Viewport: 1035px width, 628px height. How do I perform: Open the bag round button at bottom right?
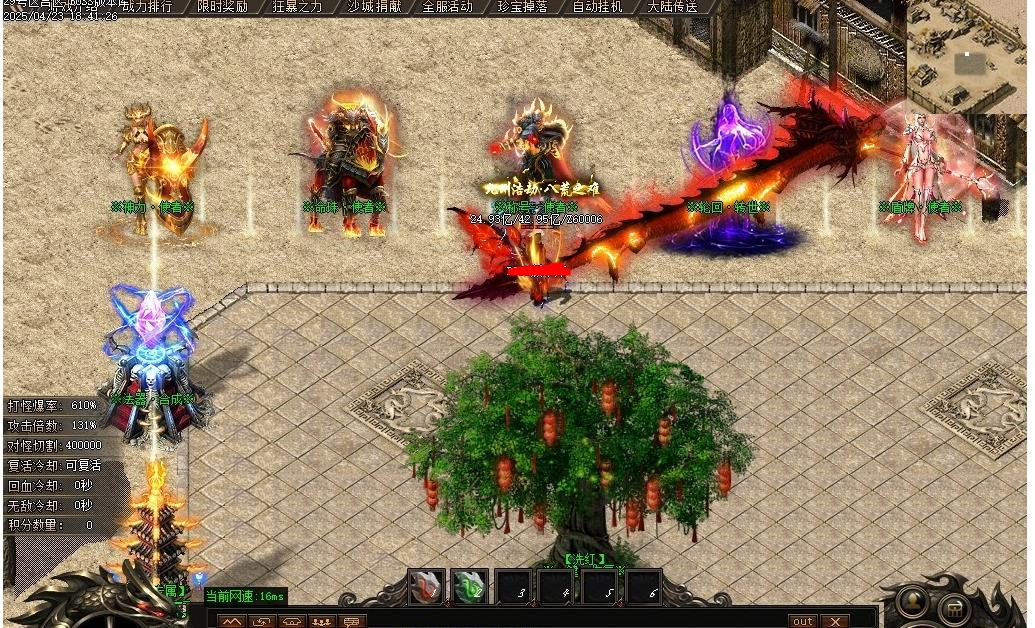tap(956, 609)
